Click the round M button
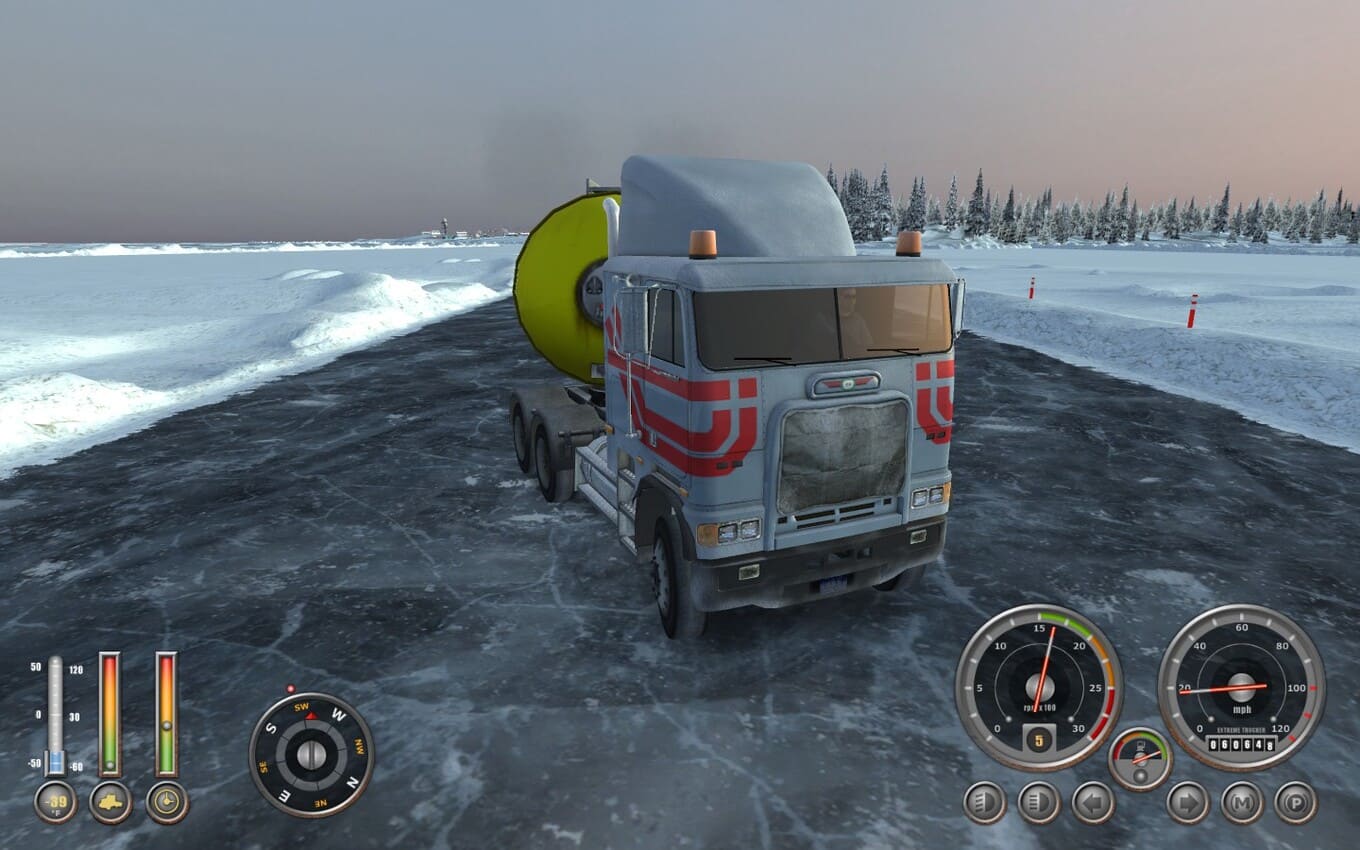 point(1241,802)
